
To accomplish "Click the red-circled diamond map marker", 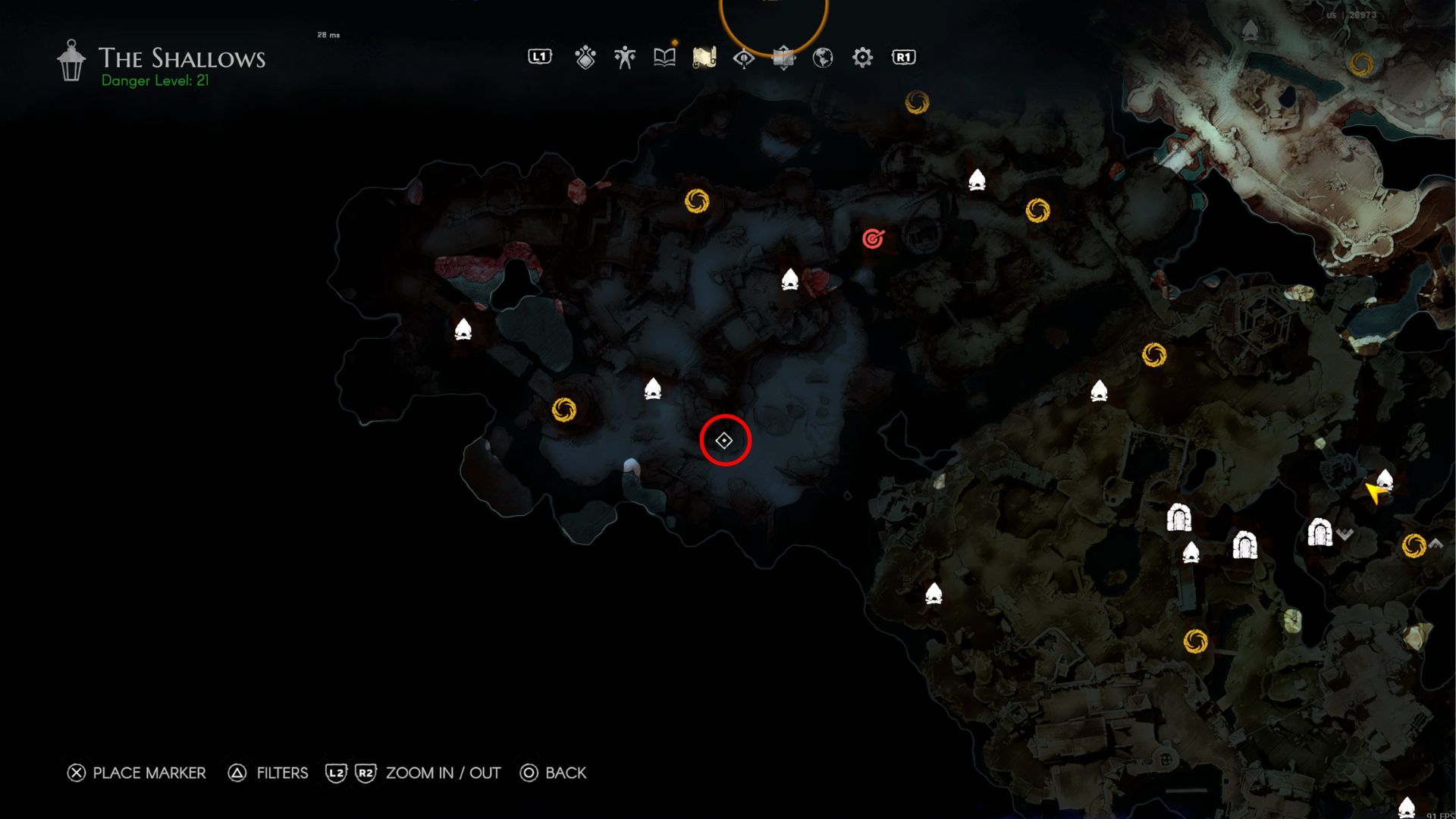I will pyautogui.click(x=725, y=441).
